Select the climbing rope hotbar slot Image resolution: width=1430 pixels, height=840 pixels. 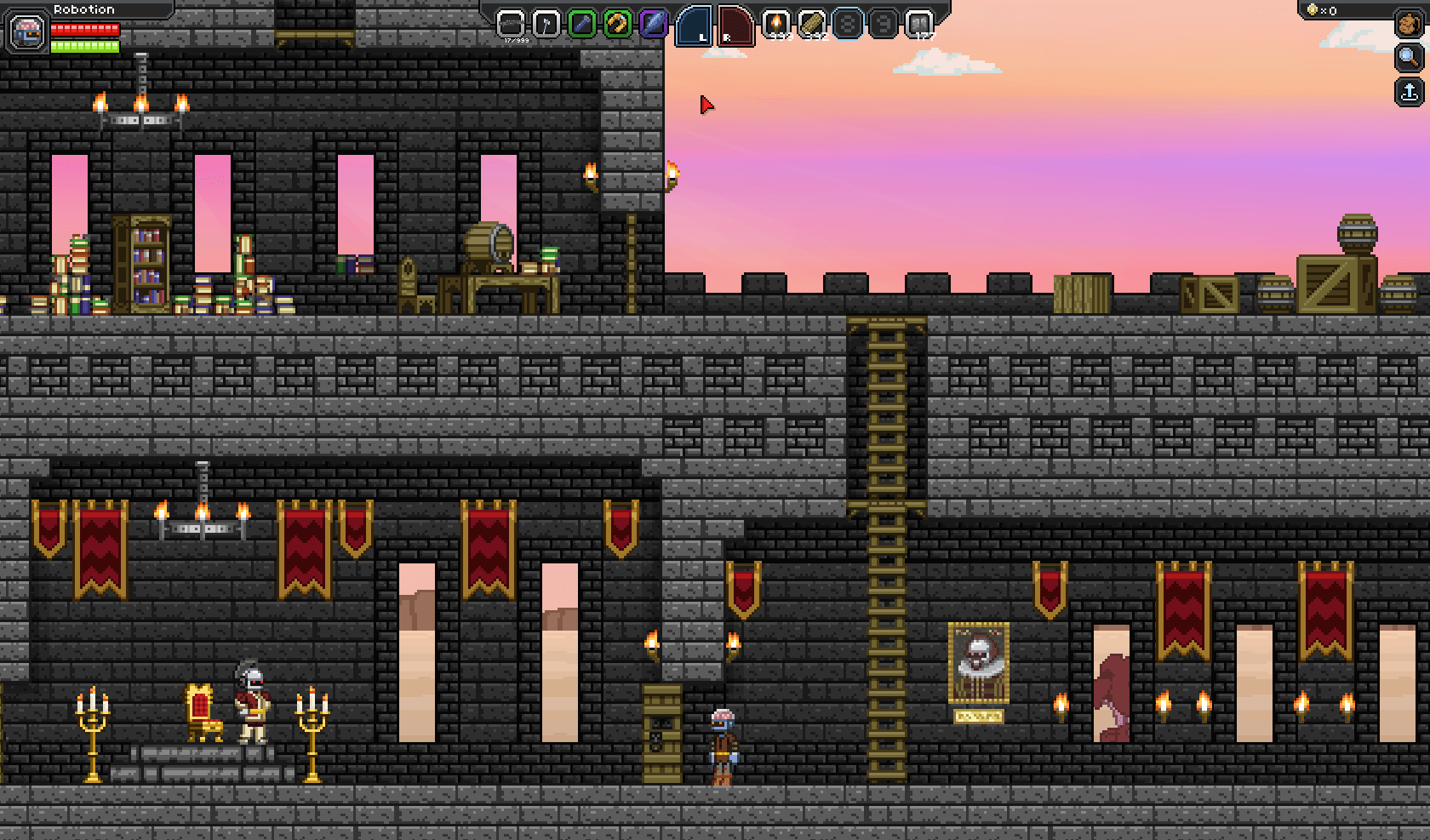(x=619, y=24)
